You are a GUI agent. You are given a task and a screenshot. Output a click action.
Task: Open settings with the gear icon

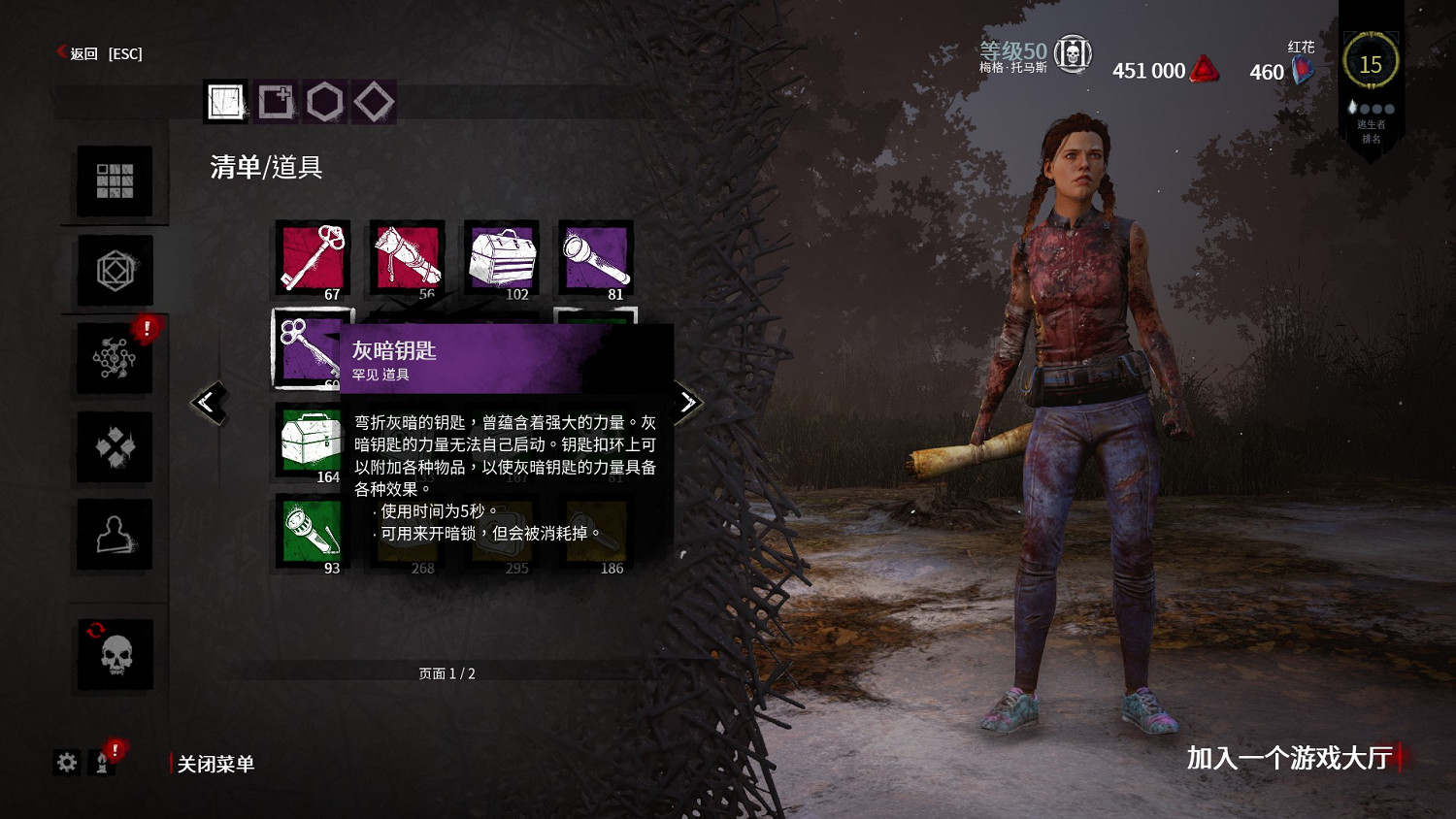[x=66, y=763]
